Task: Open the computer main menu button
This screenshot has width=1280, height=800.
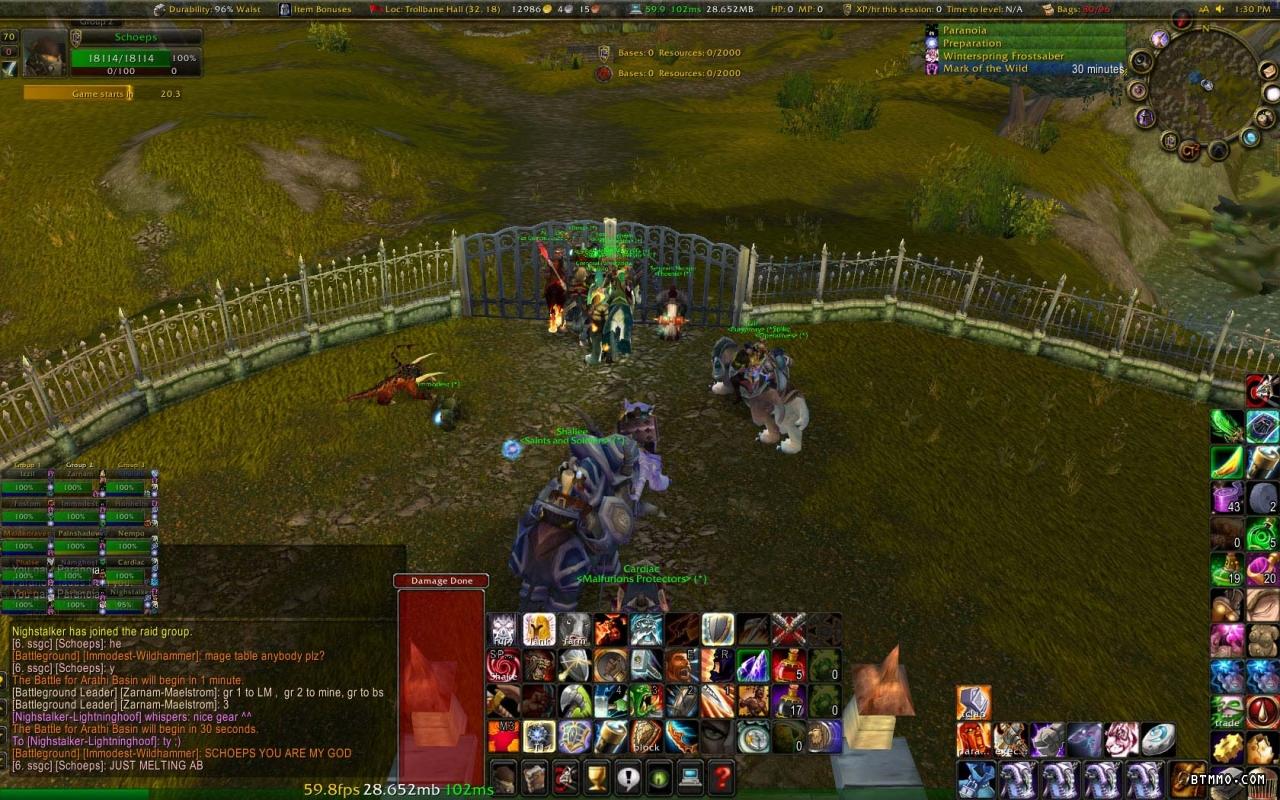Action: [x=690, y=776]
